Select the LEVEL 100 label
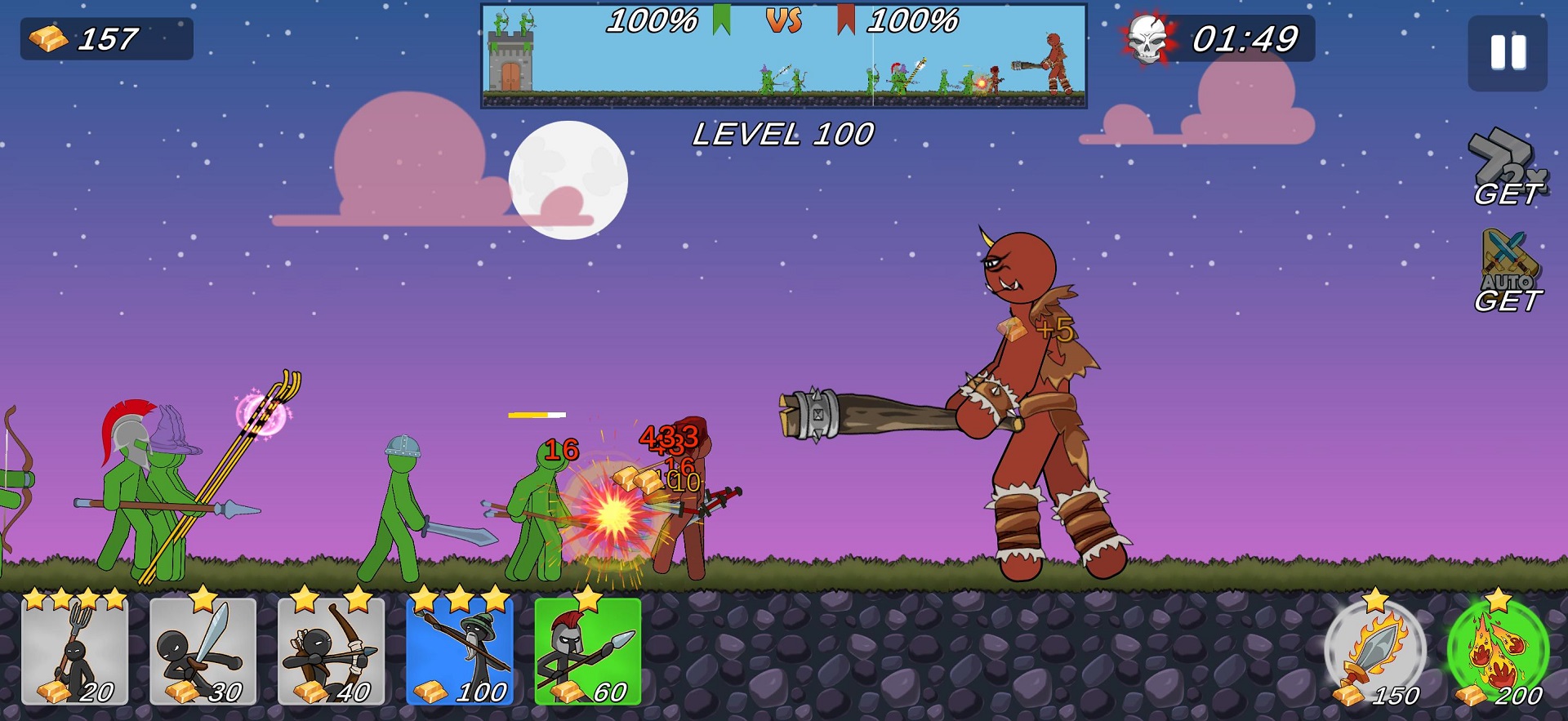 point(784,133)
